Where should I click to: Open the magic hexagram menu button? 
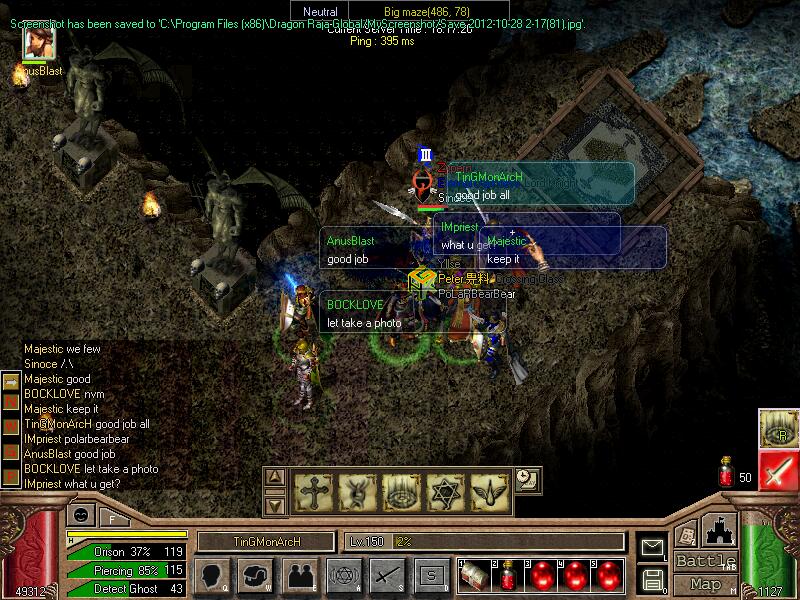pyautogui.click(x=343, y=575)
